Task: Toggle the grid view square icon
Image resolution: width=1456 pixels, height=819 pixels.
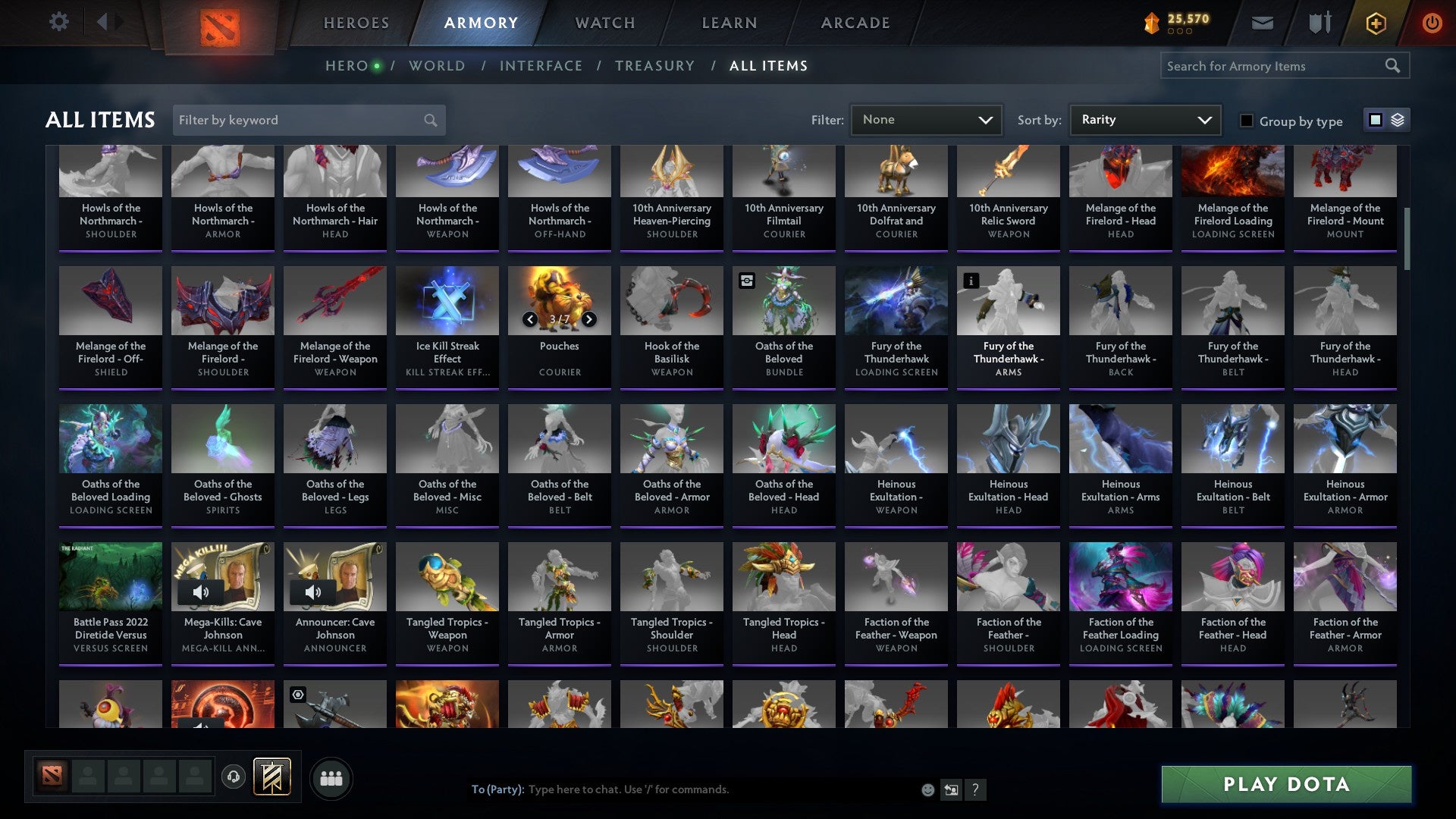Action: [x=1375, y=120]
